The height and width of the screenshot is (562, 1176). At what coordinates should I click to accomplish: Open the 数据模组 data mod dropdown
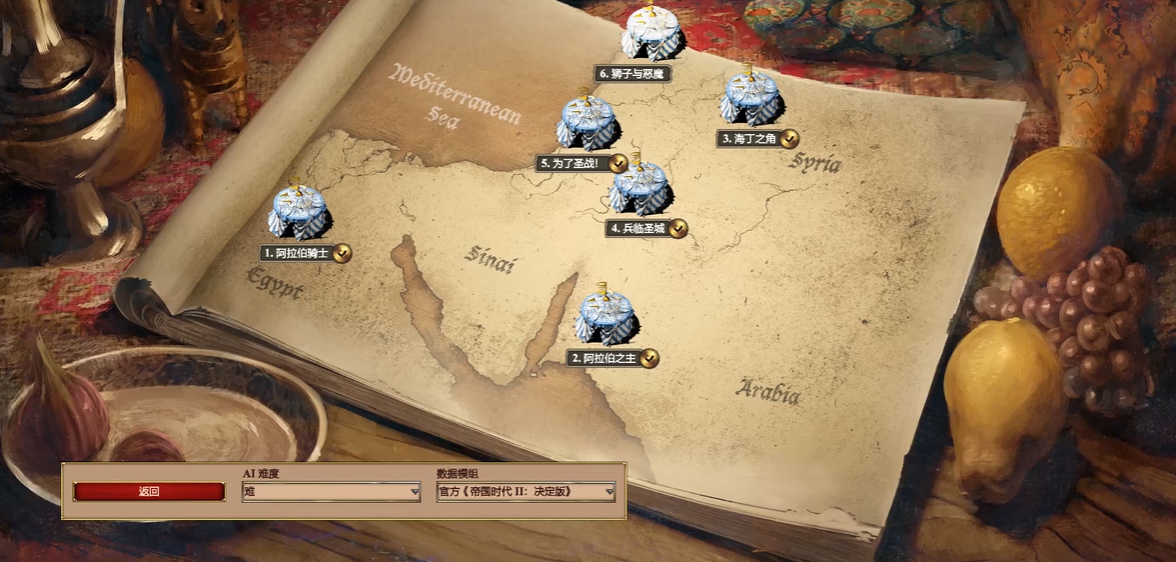tap(526, 492)
